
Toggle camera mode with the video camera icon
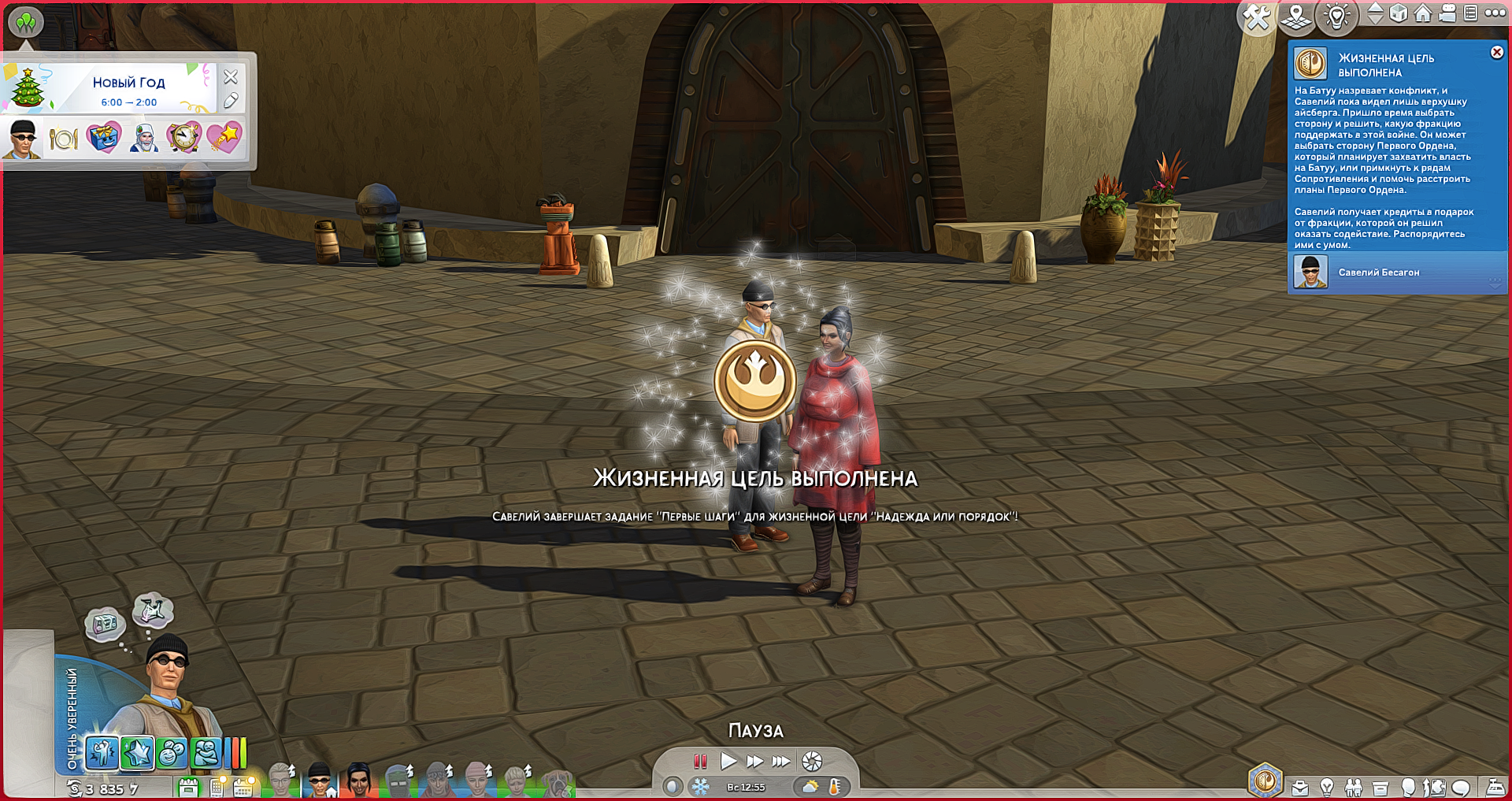coord(1447,13)
